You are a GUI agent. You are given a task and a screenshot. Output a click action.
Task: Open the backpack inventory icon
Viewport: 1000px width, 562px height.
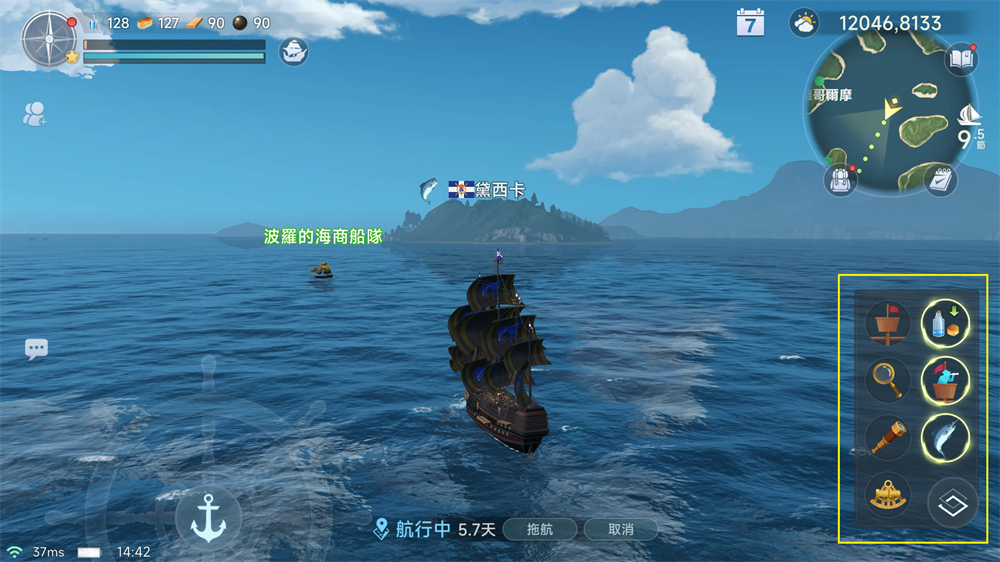(839, 180)
